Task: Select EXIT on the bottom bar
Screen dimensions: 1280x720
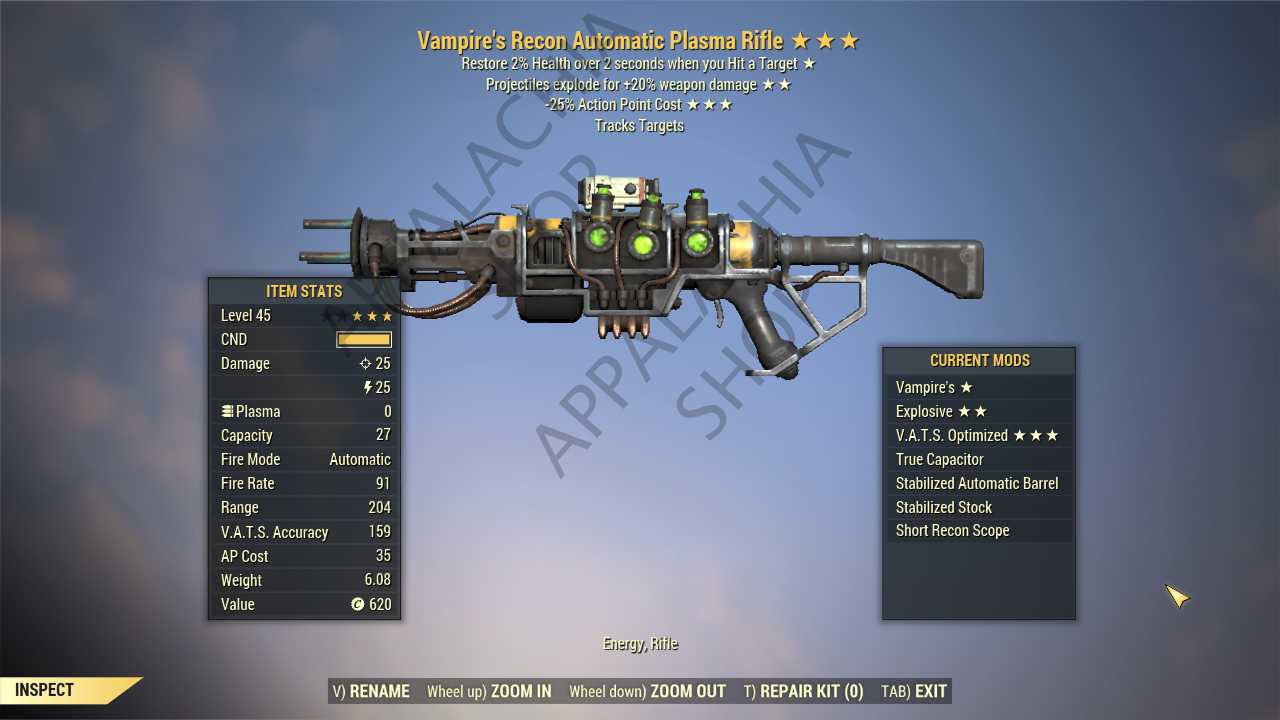Action: tap(930, 690)
